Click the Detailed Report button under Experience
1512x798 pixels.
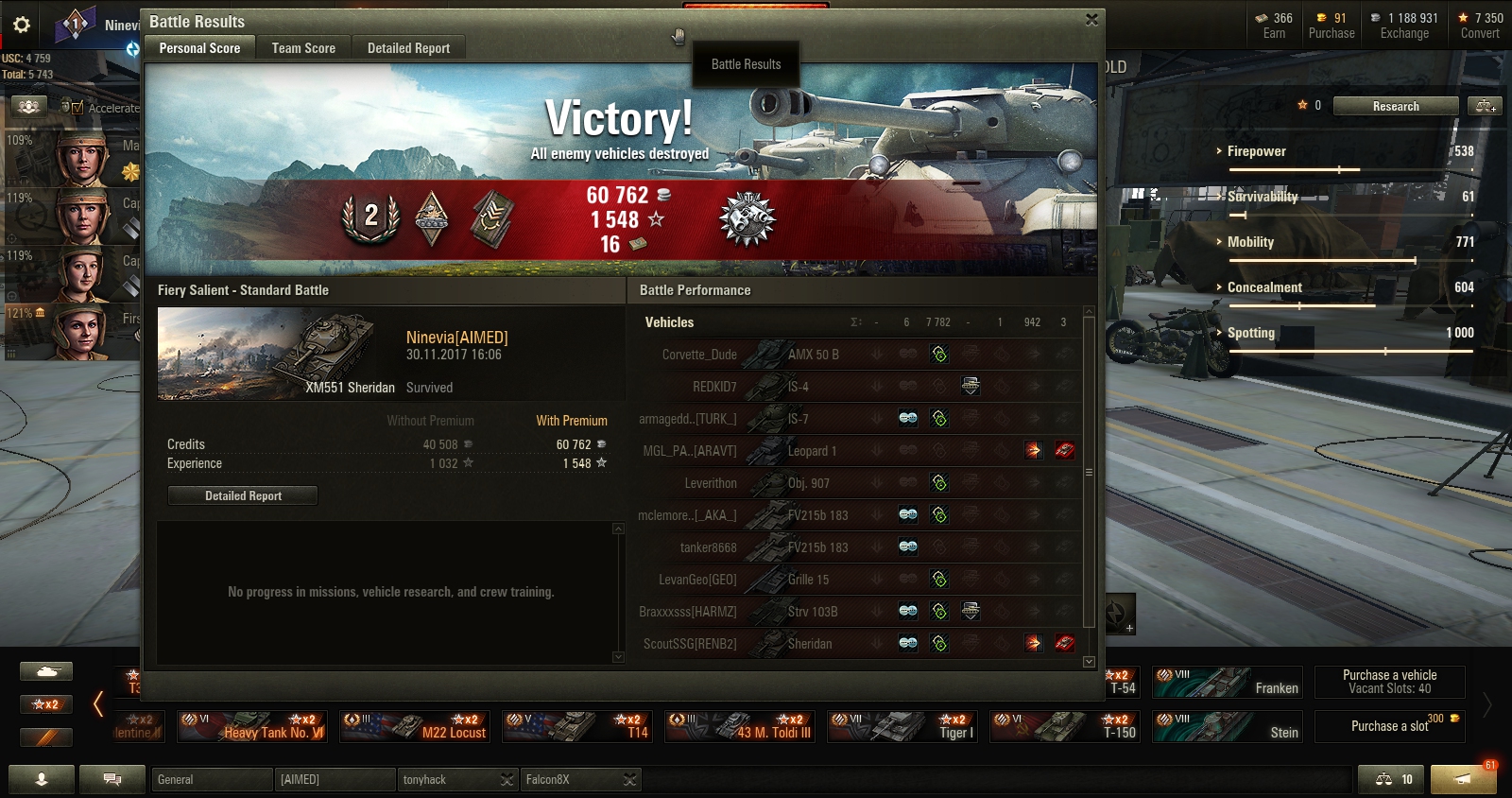[243, 495]
